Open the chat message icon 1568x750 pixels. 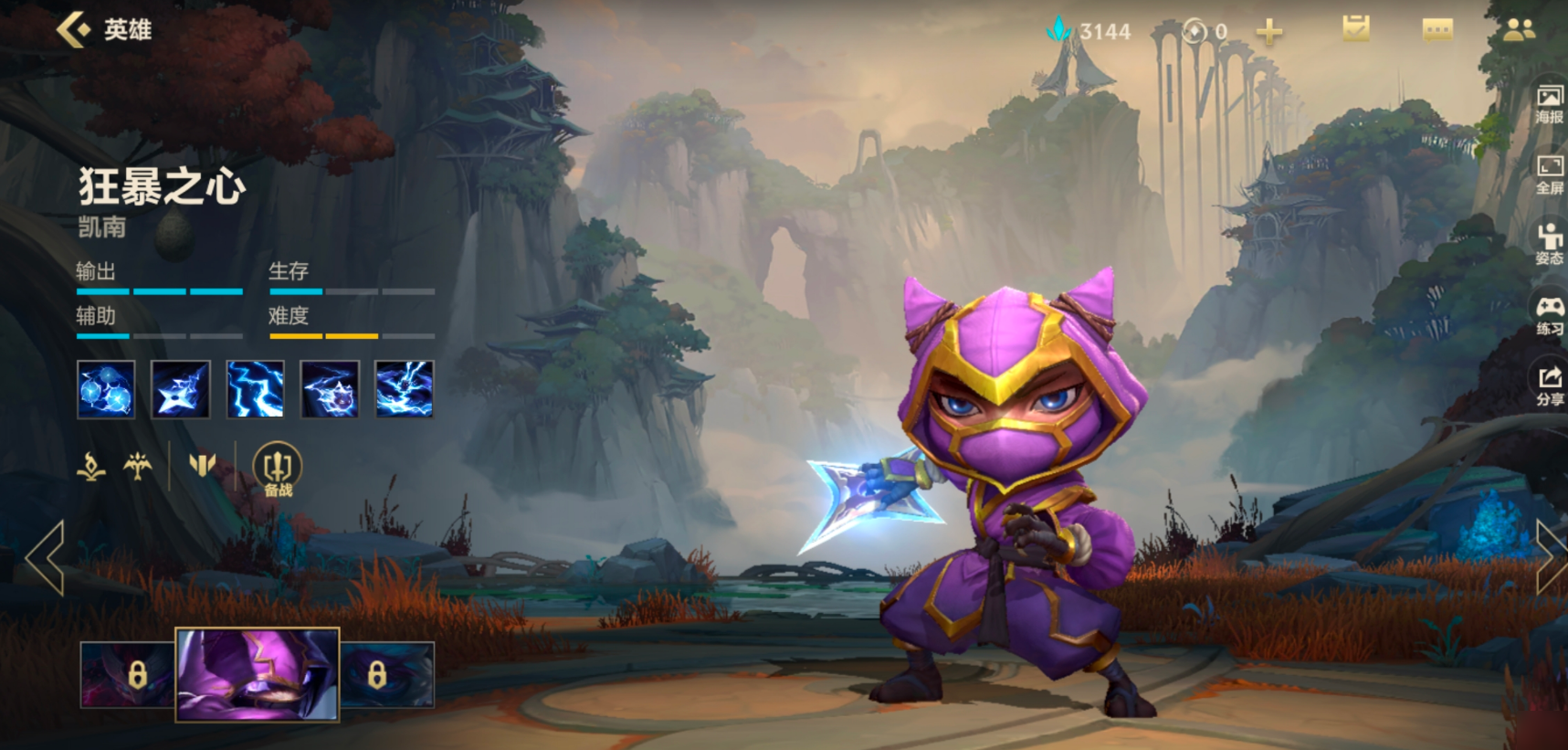pos(1437,31)
